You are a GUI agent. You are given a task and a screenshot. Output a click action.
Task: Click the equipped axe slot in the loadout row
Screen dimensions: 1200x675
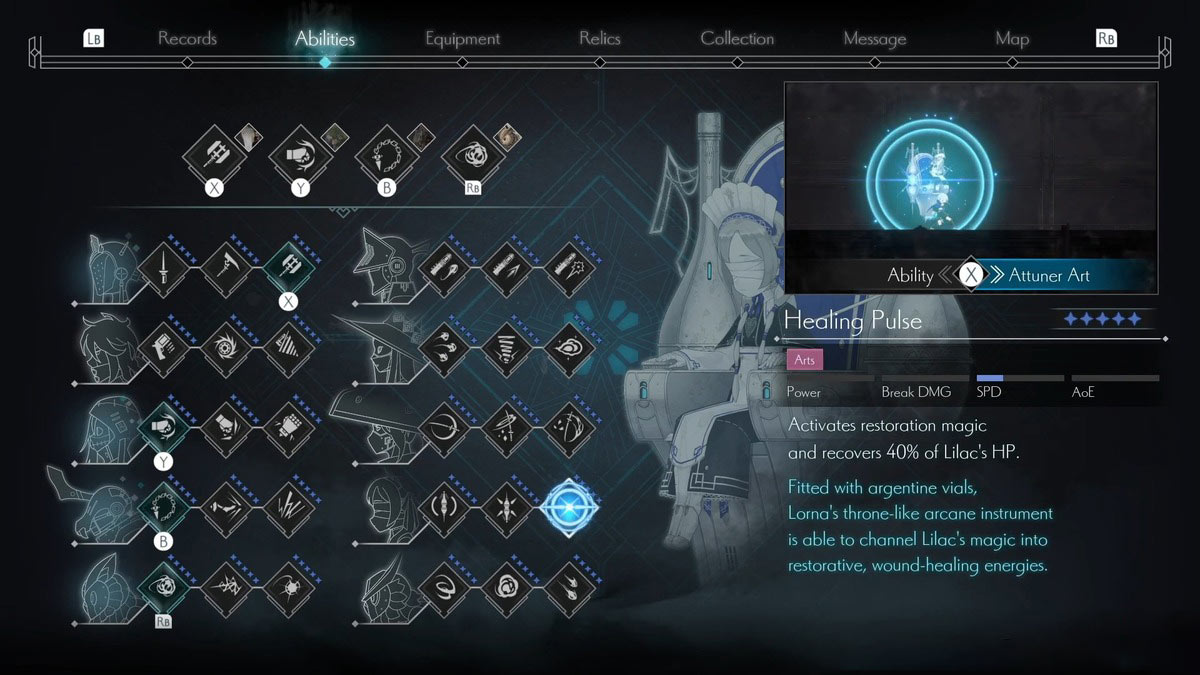pos(213,154)
